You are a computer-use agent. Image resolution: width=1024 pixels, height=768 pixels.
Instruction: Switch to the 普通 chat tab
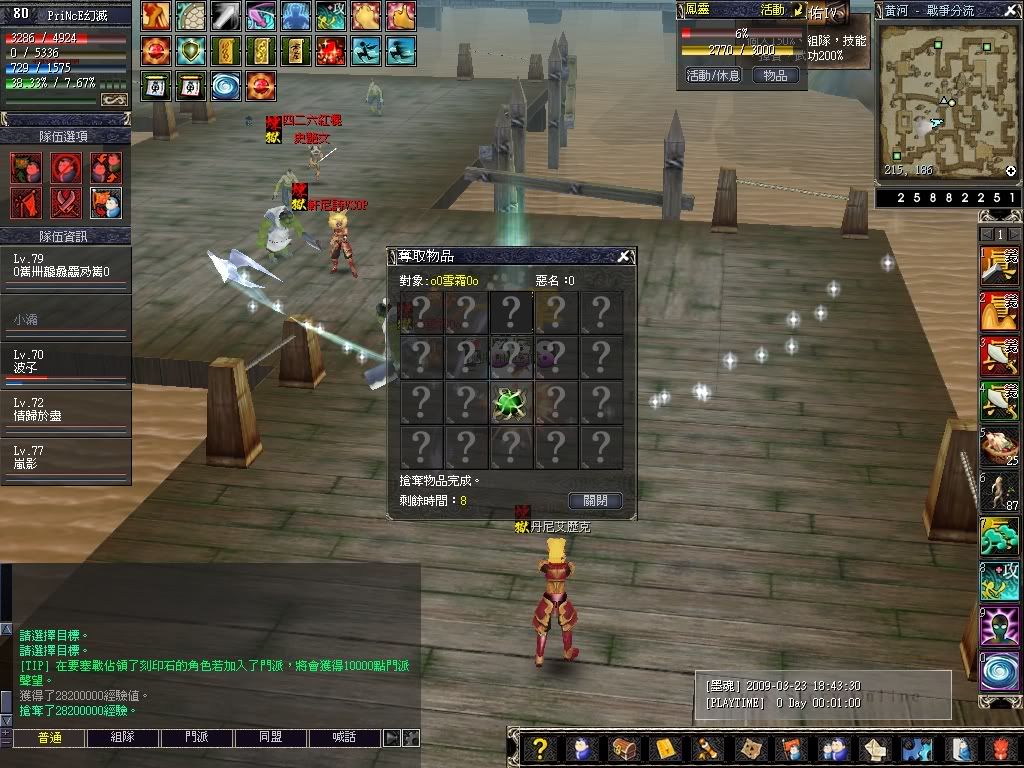click(x=49, y=737)
